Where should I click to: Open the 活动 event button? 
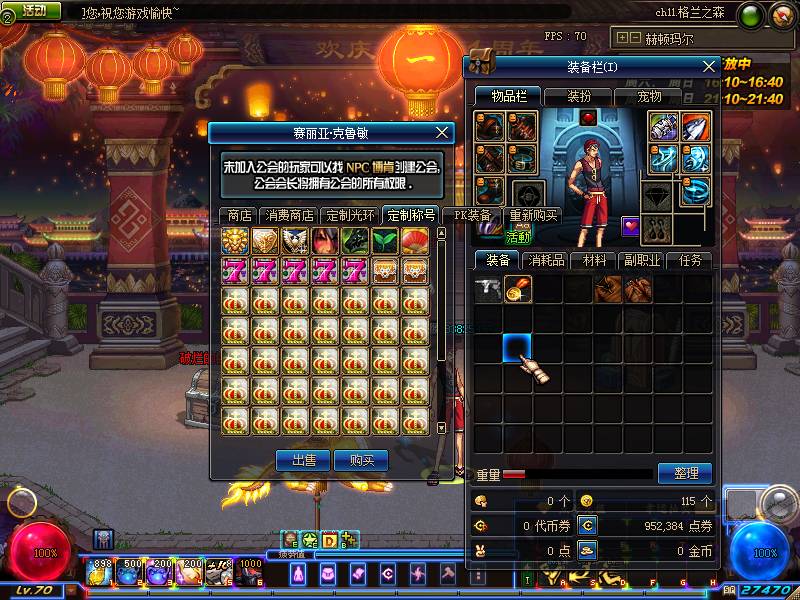[x=33, y=10]
